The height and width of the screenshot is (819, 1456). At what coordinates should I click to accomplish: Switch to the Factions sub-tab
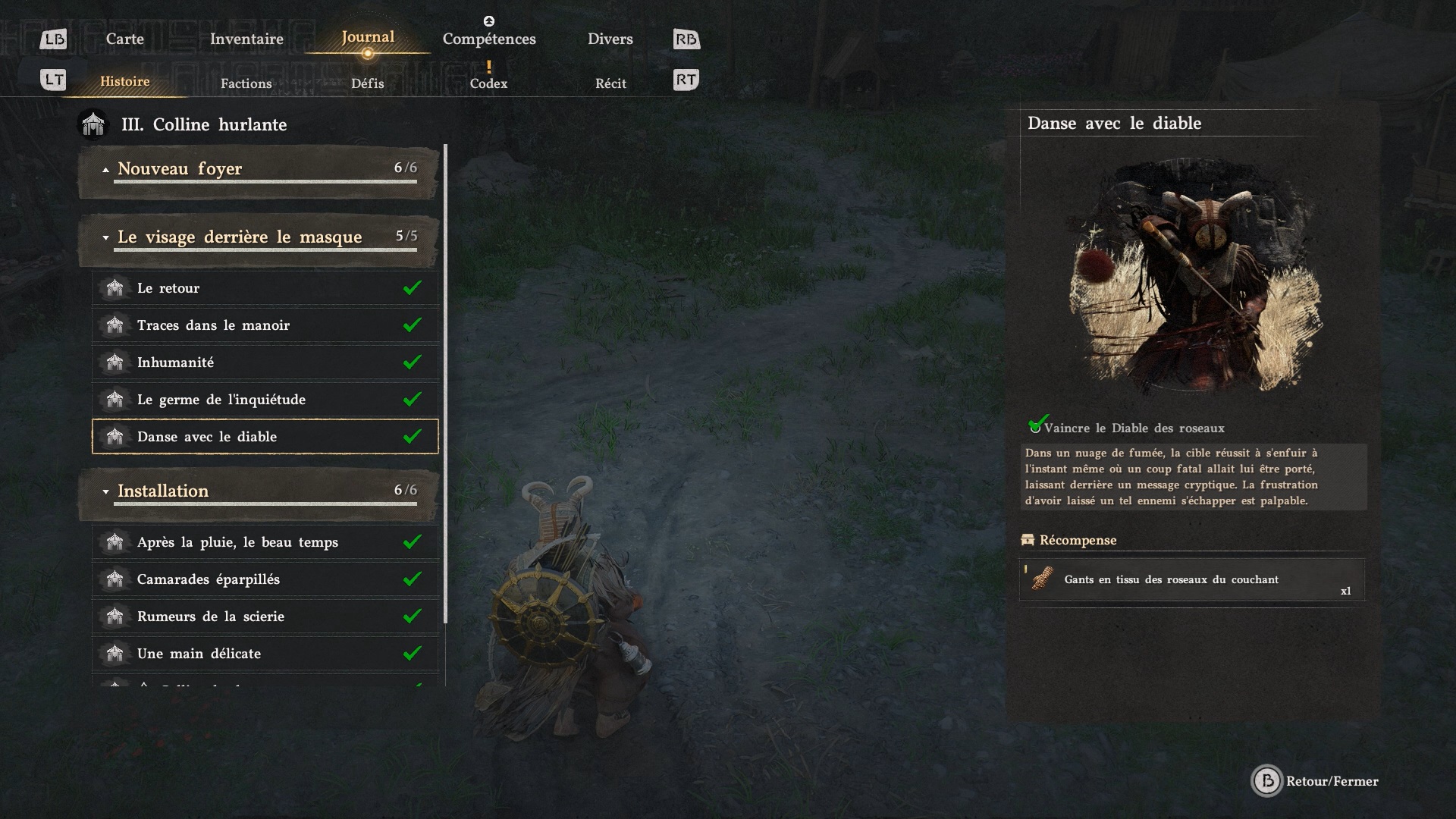(246, 83)
